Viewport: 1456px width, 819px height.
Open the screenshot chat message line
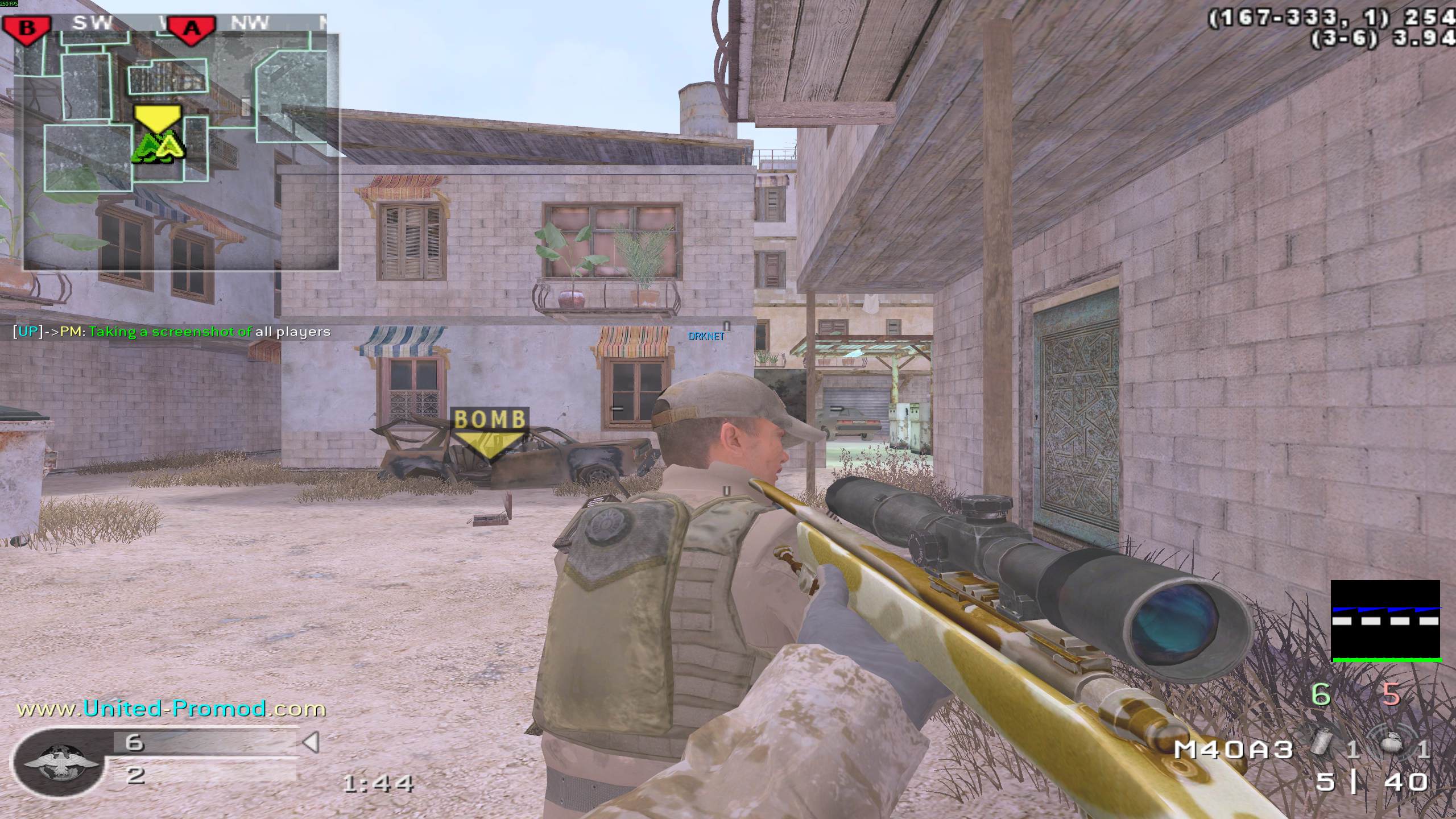(172, 332)
